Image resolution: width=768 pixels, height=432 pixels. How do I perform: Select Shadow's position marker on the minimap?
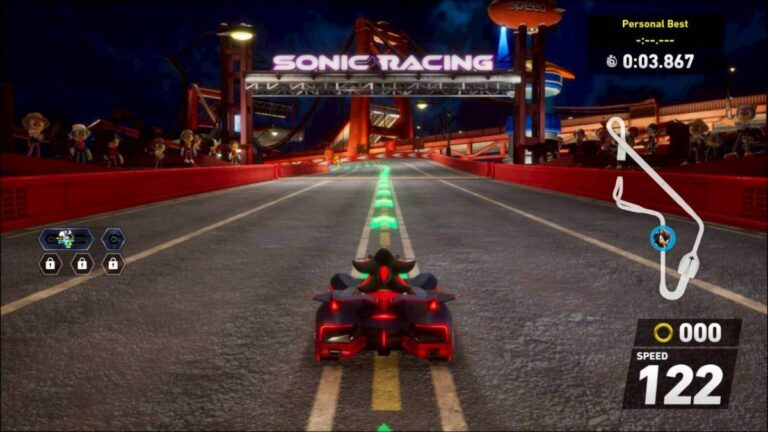coord(661,238)
